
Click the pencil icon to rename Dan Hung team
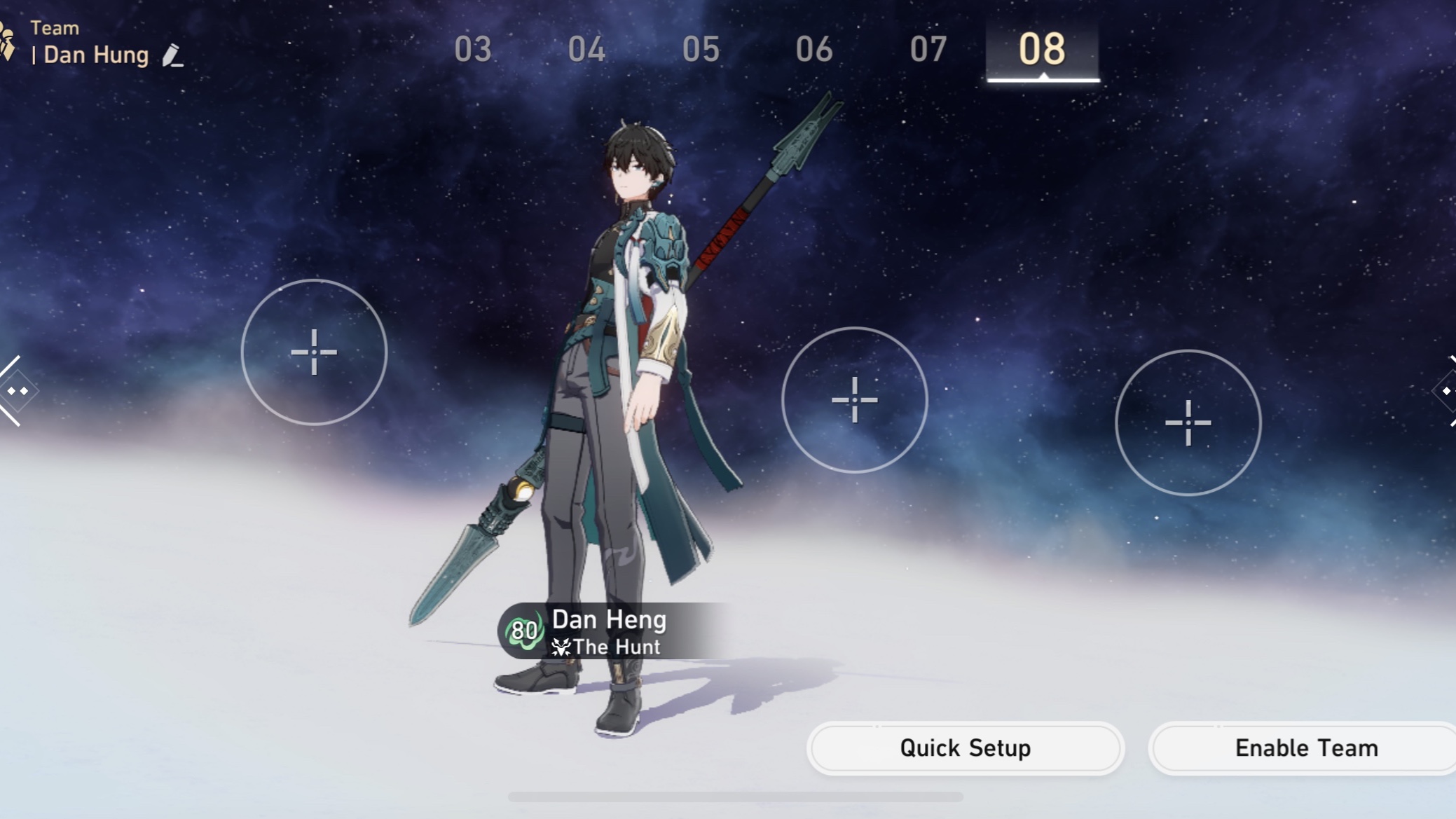[172, 55]
